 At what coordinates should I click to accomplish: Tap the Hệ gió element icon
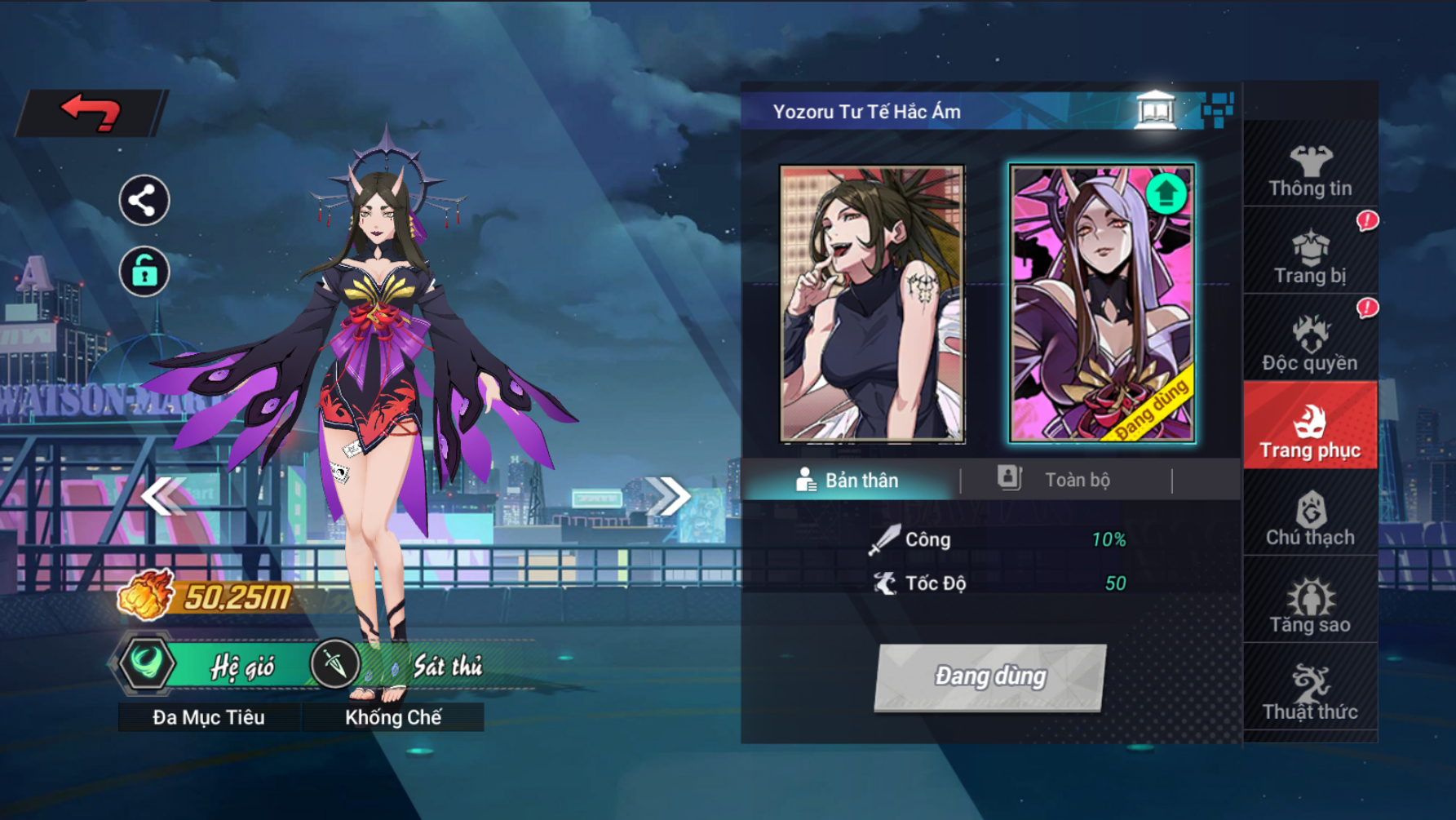(147, 663)
